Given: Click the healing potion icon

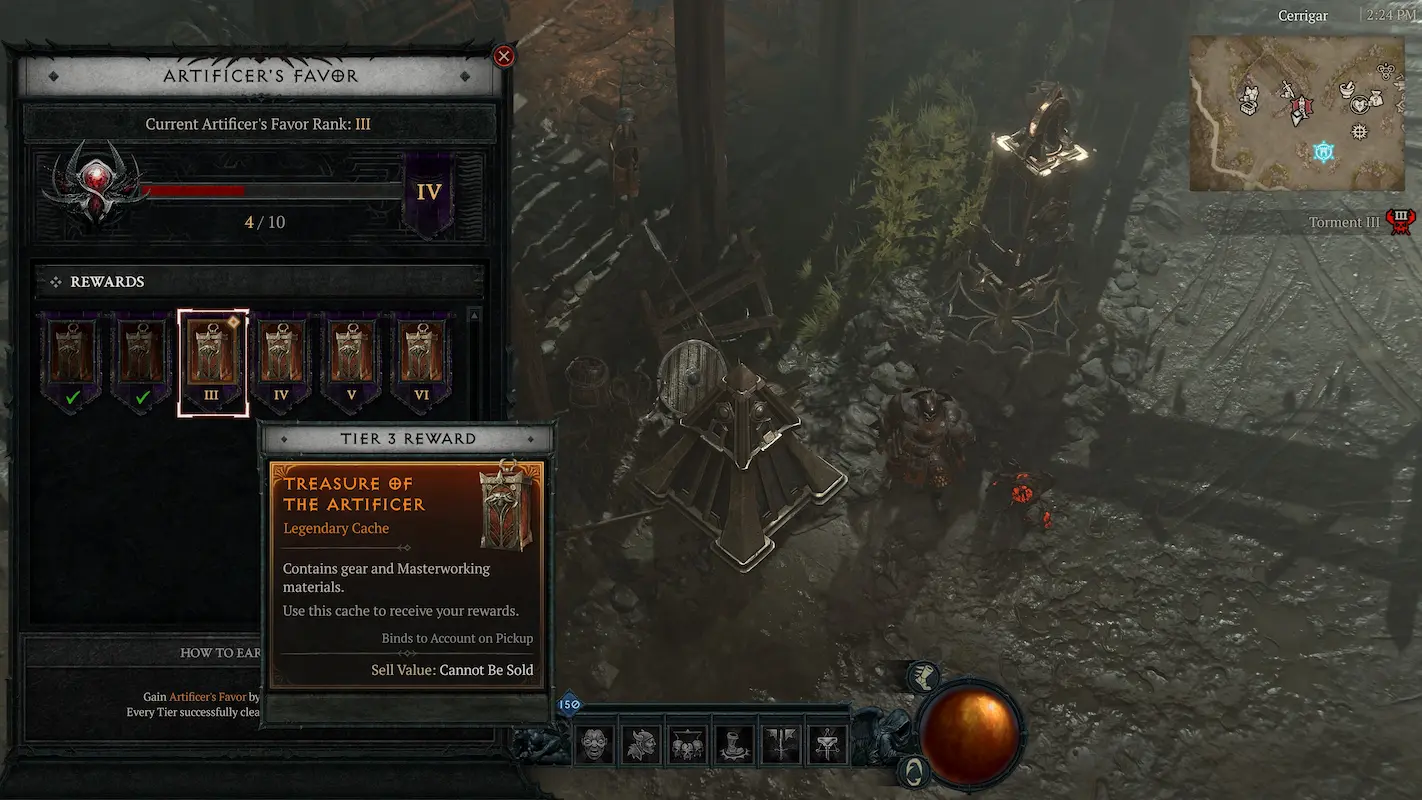Looking at the screenshot, I should [923, 677].
